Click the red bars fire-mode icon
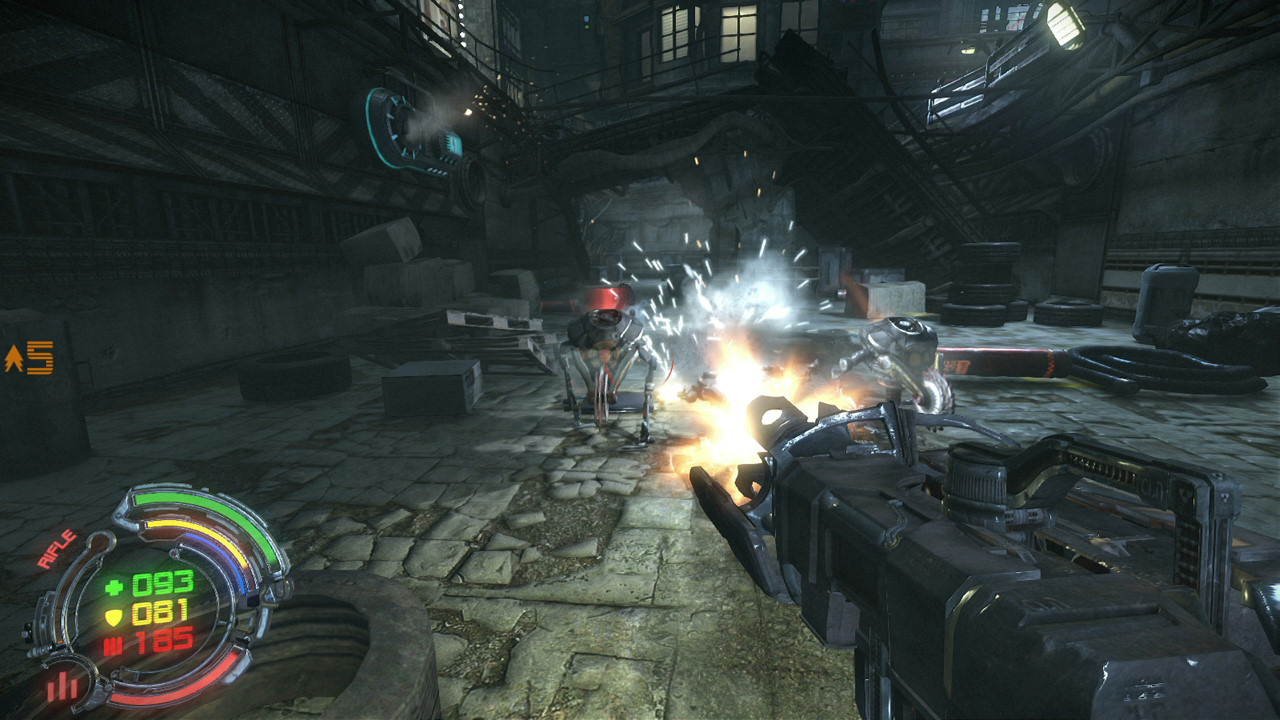 tap(62, 686)
